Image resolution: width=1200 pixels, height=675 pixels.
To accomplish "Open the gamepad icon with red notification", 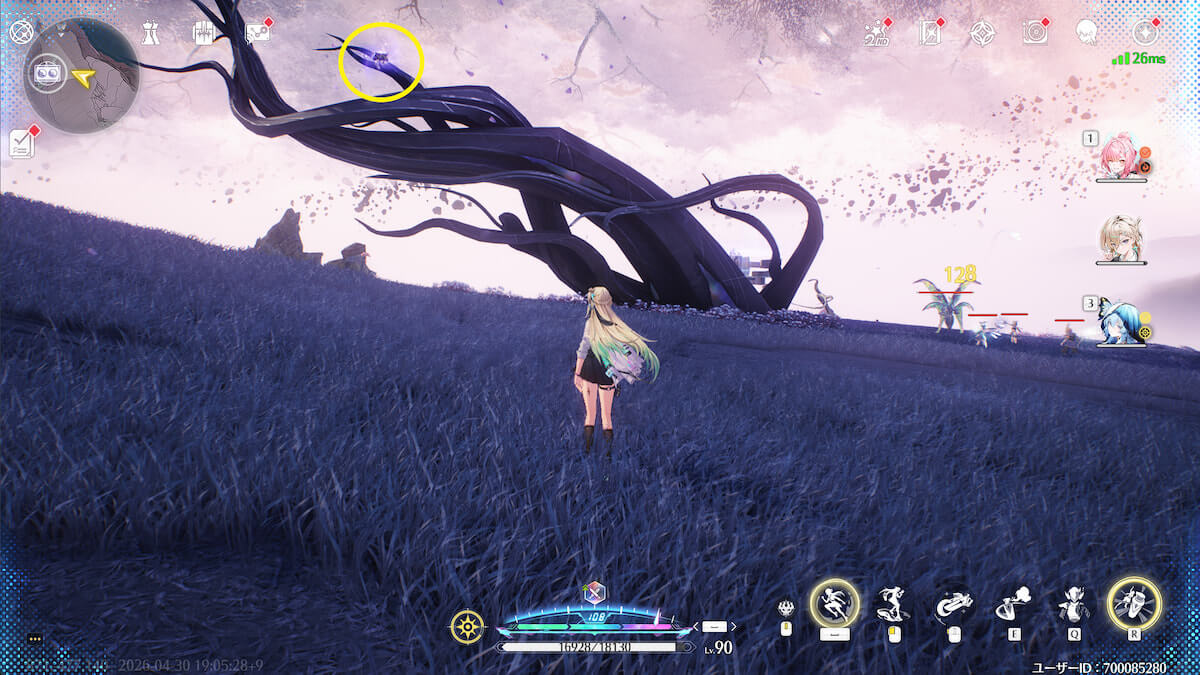I will pyautogui.click(x=258, y=32).
